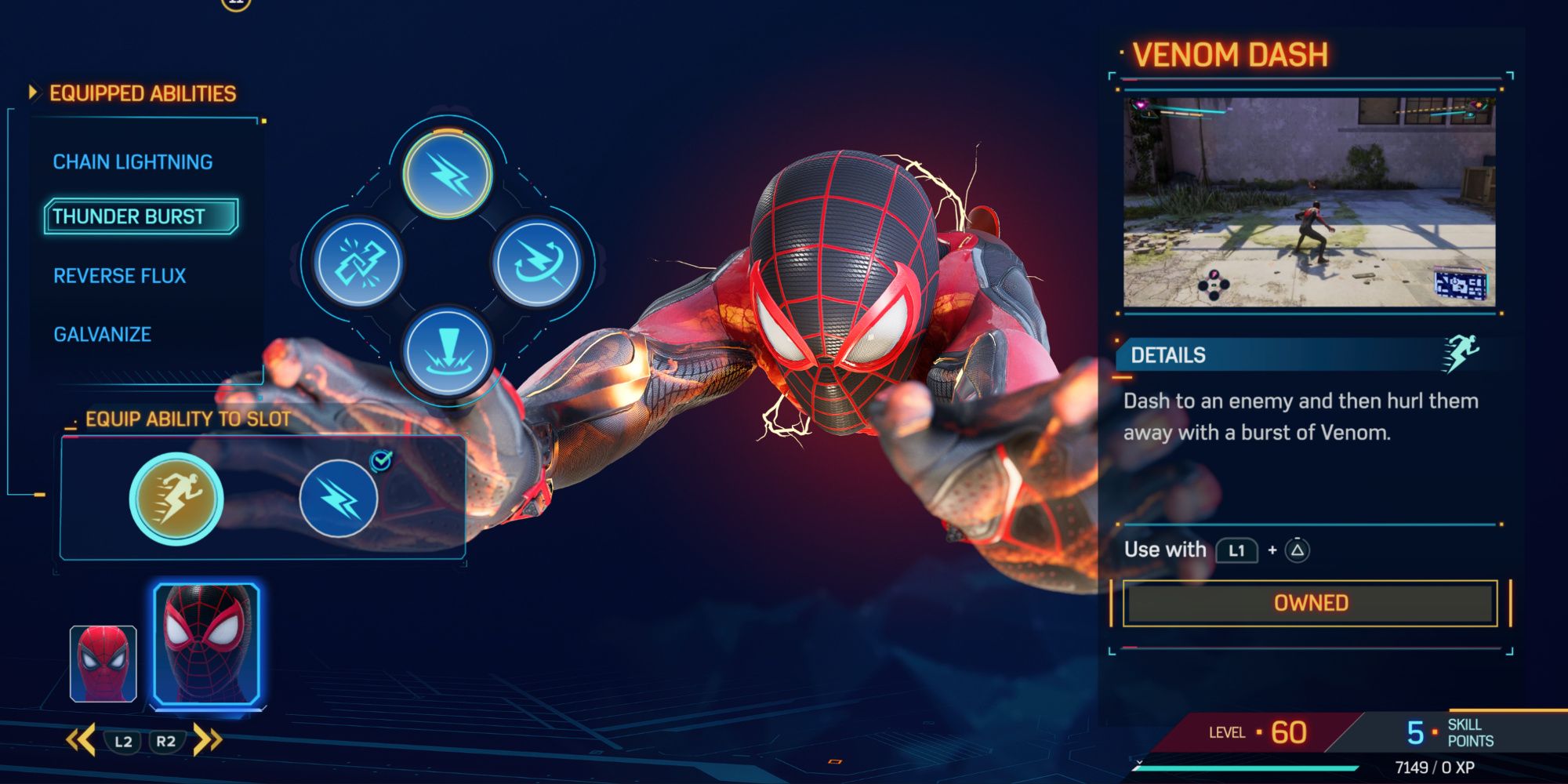Pick the Thunder Burst lightning icon with checkmark
The width and height of the screenshot is (1568, 784).
point(337,499)
